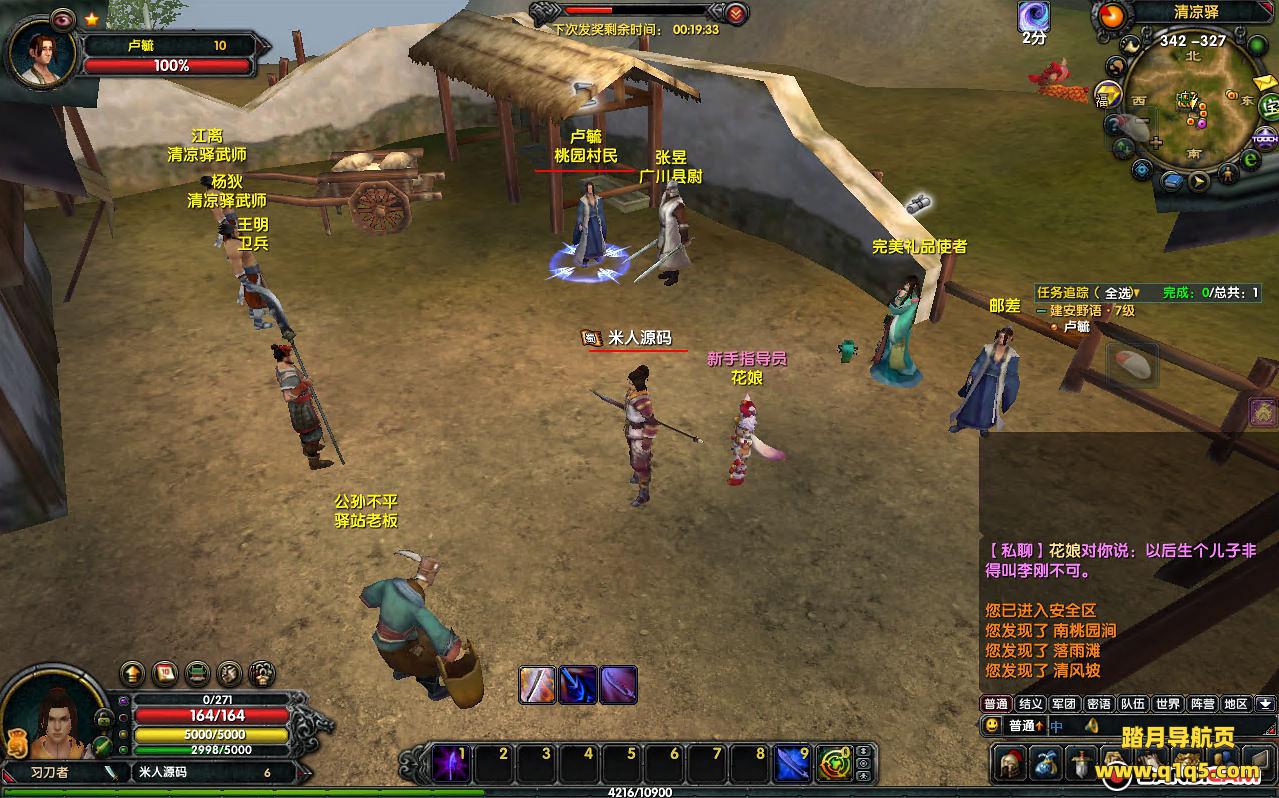Open the helmet character menu icon
Viewport: 1279px width, 798px height.
(1008, 763)
